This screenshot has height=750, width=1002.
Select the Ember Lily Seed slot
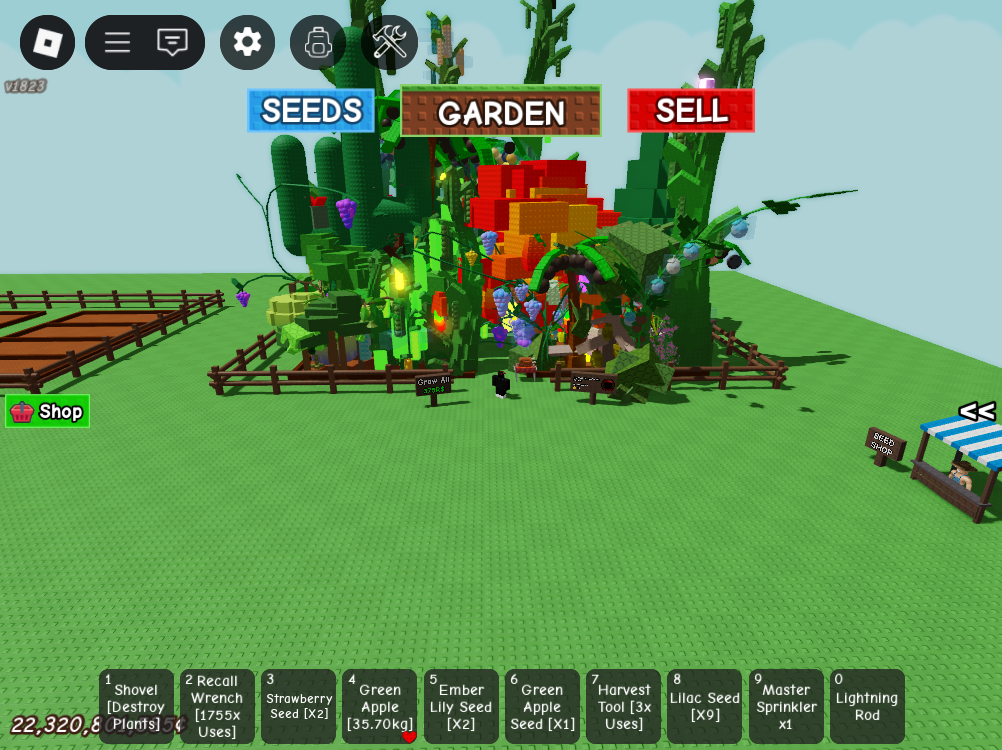coord(461,706)
